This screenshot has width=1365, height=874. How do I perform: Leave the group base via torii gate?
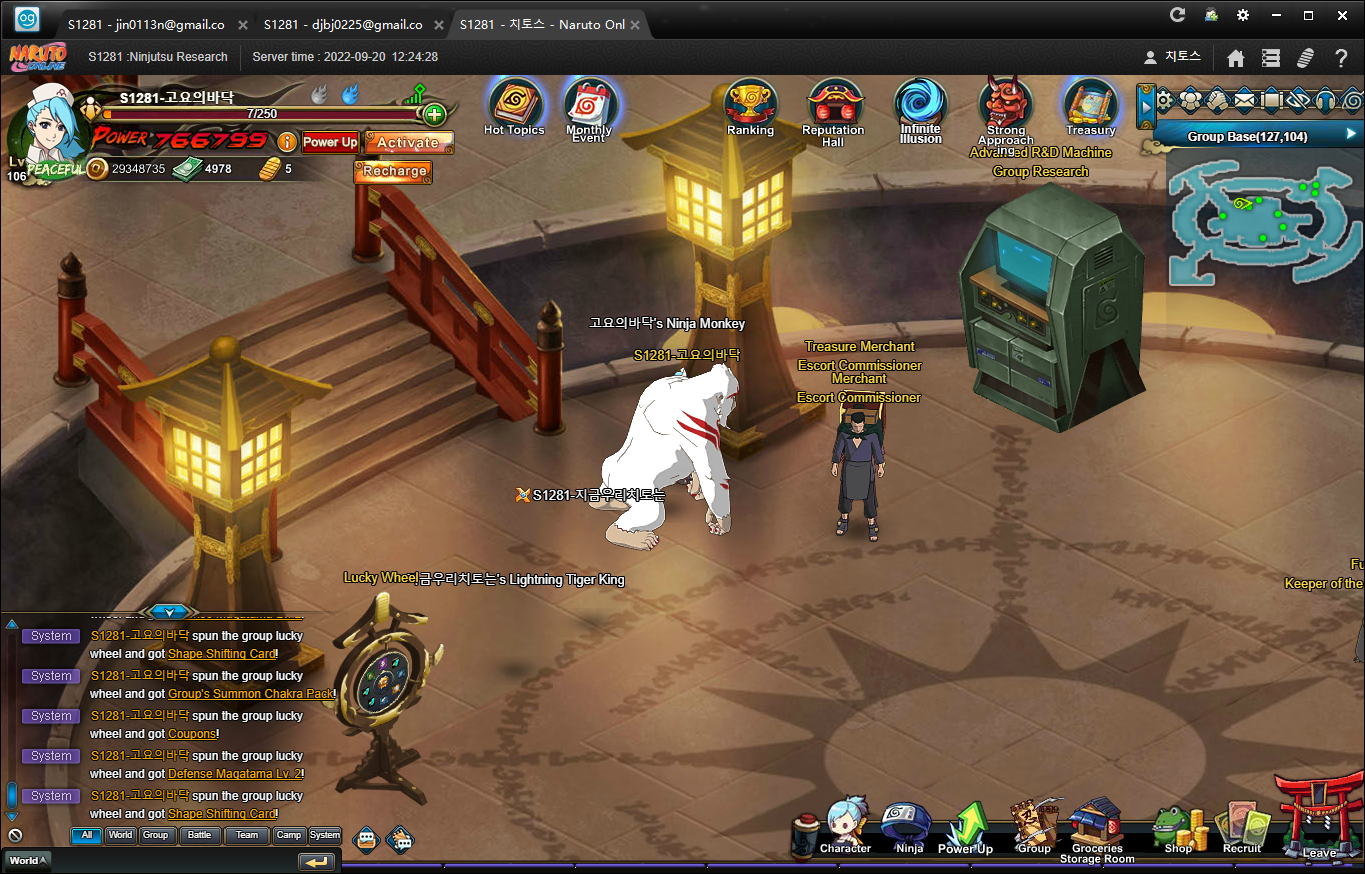tap(1319, 815)
